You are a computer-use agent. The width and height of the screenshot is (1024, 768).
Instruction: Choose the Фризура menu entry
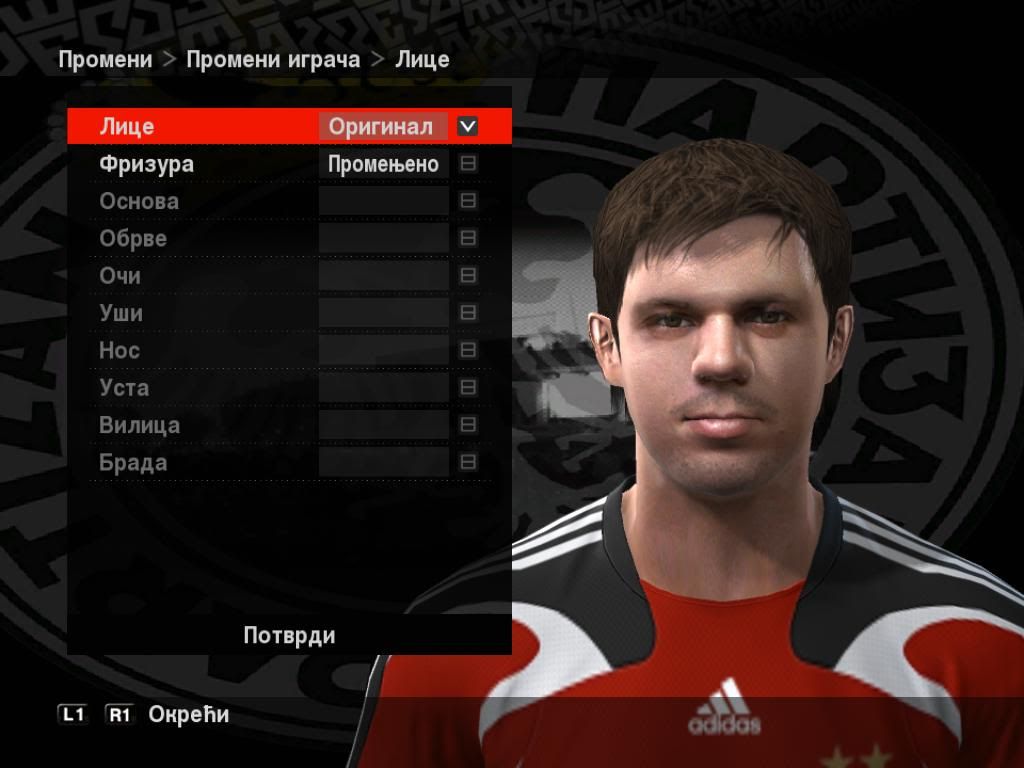coord(146,164)
